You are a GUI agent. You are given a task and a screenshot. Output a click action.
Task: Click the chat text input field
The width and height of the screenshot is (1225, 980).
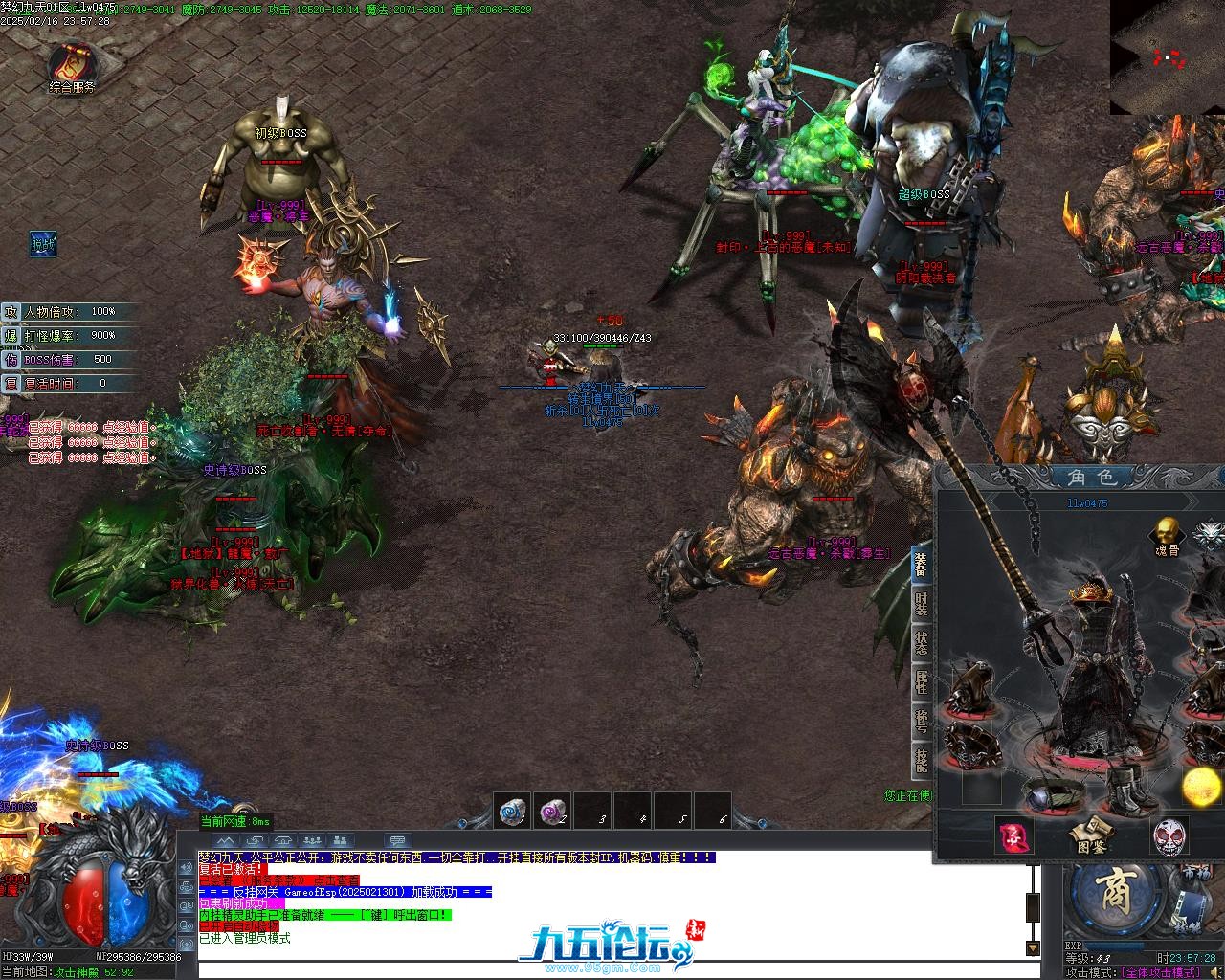[612, 969]
